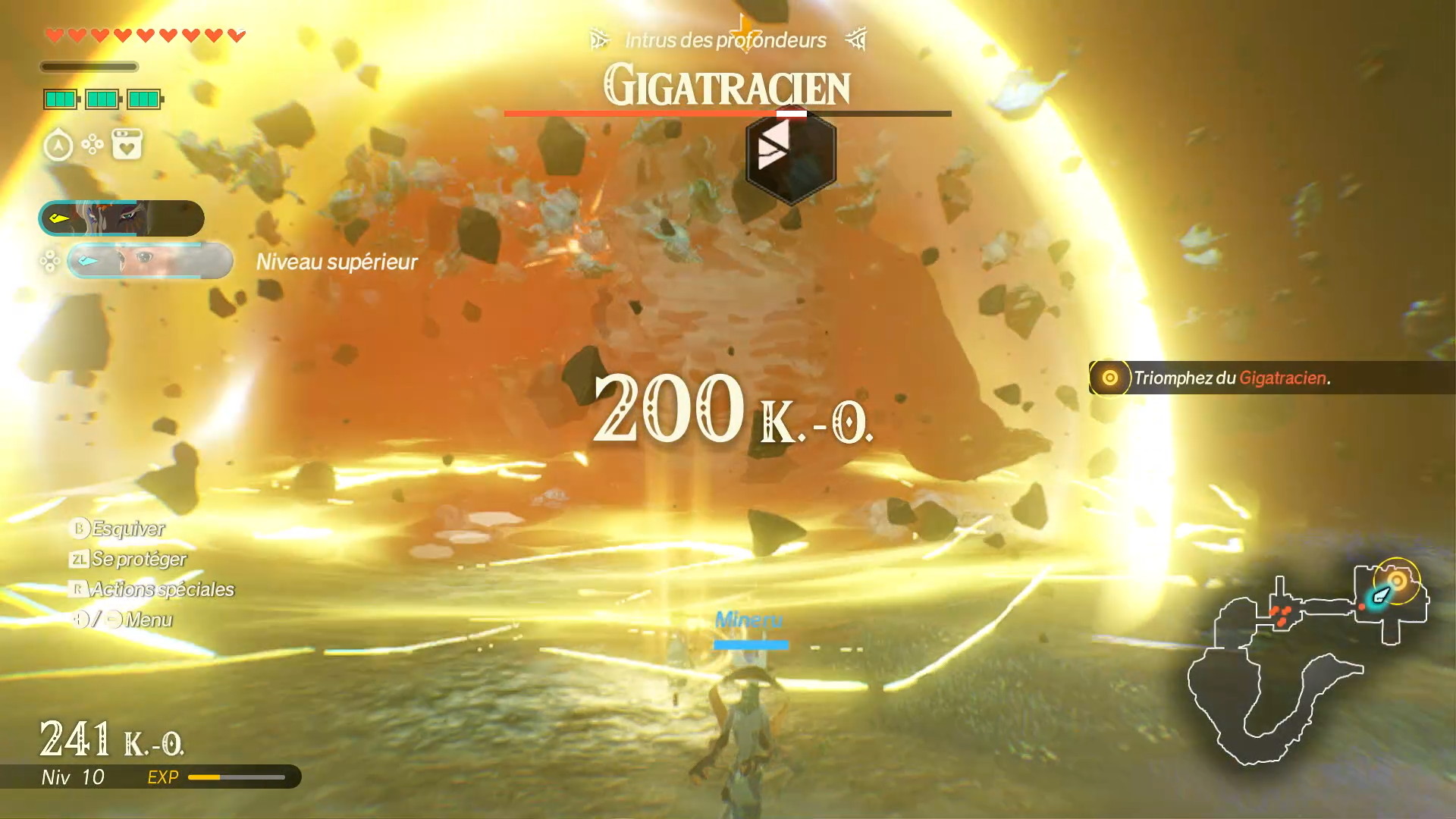Select the compass arrow icon in the HUD
The height and width of the screenshot is (819, 1456).
coord(58,145)
